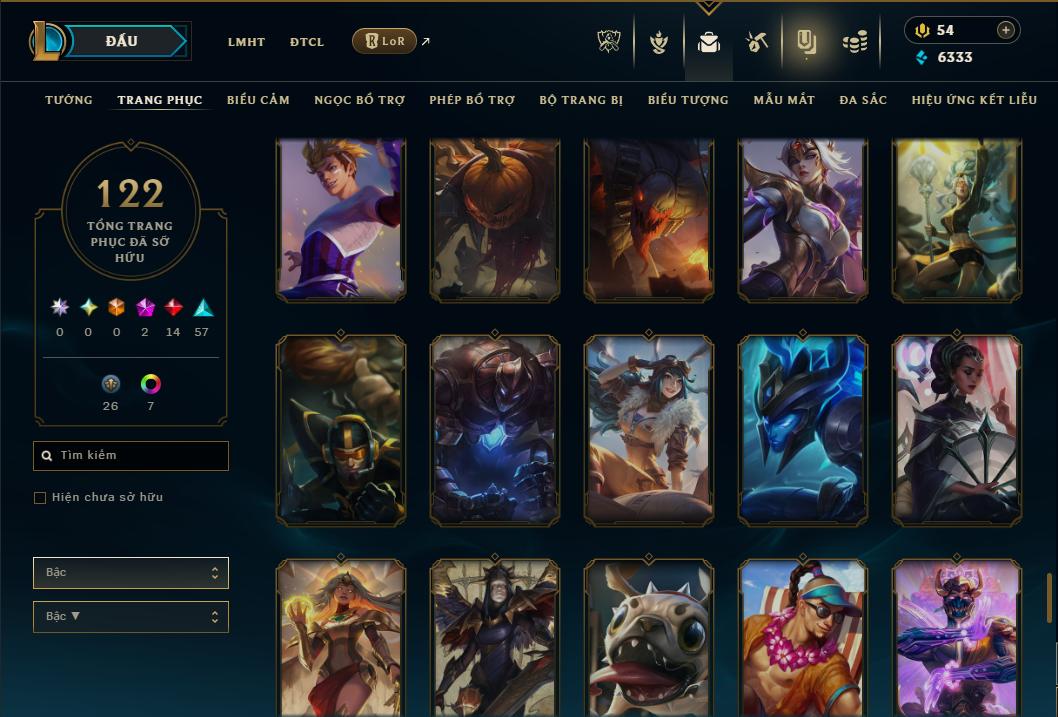Open the LMHT home section
Viewport: 1058px width, 717px height.
tap(246, 42)
